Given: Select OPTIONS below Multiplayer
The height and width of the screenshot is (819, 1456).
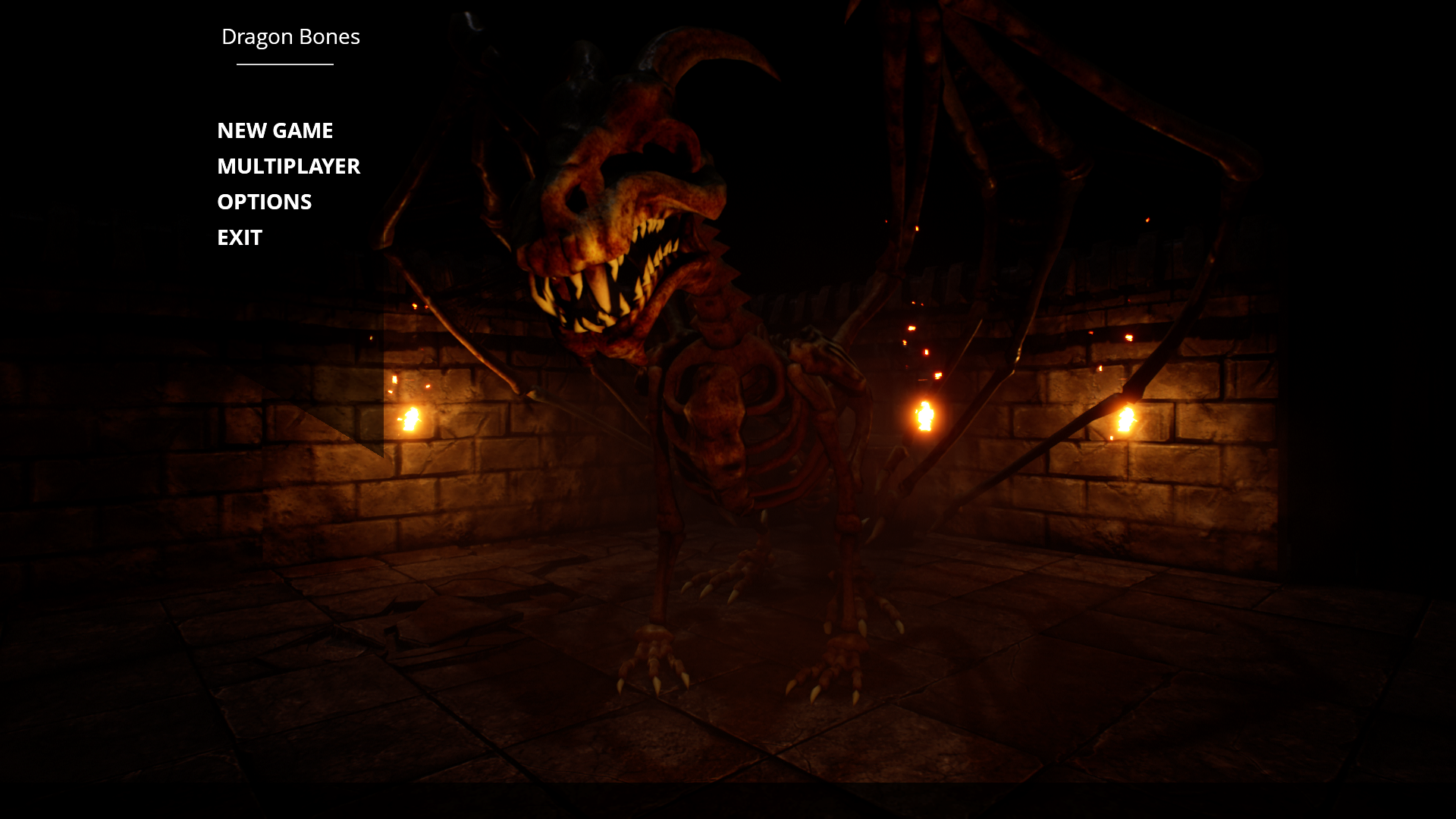Looking at the screenshot, I should coord(264,202).
